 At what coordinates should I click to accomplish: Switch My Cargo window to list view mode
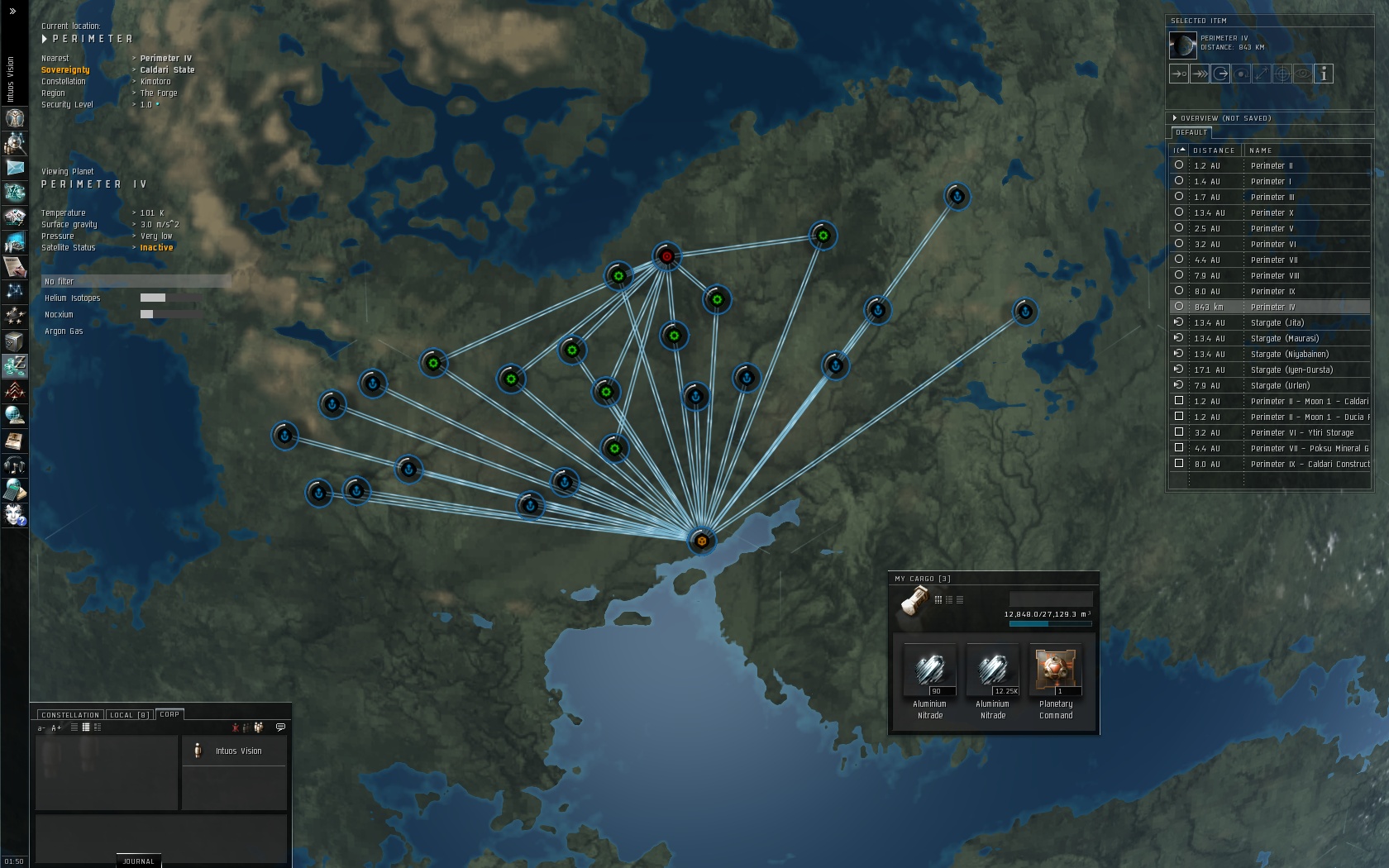[x=949, y=600]
